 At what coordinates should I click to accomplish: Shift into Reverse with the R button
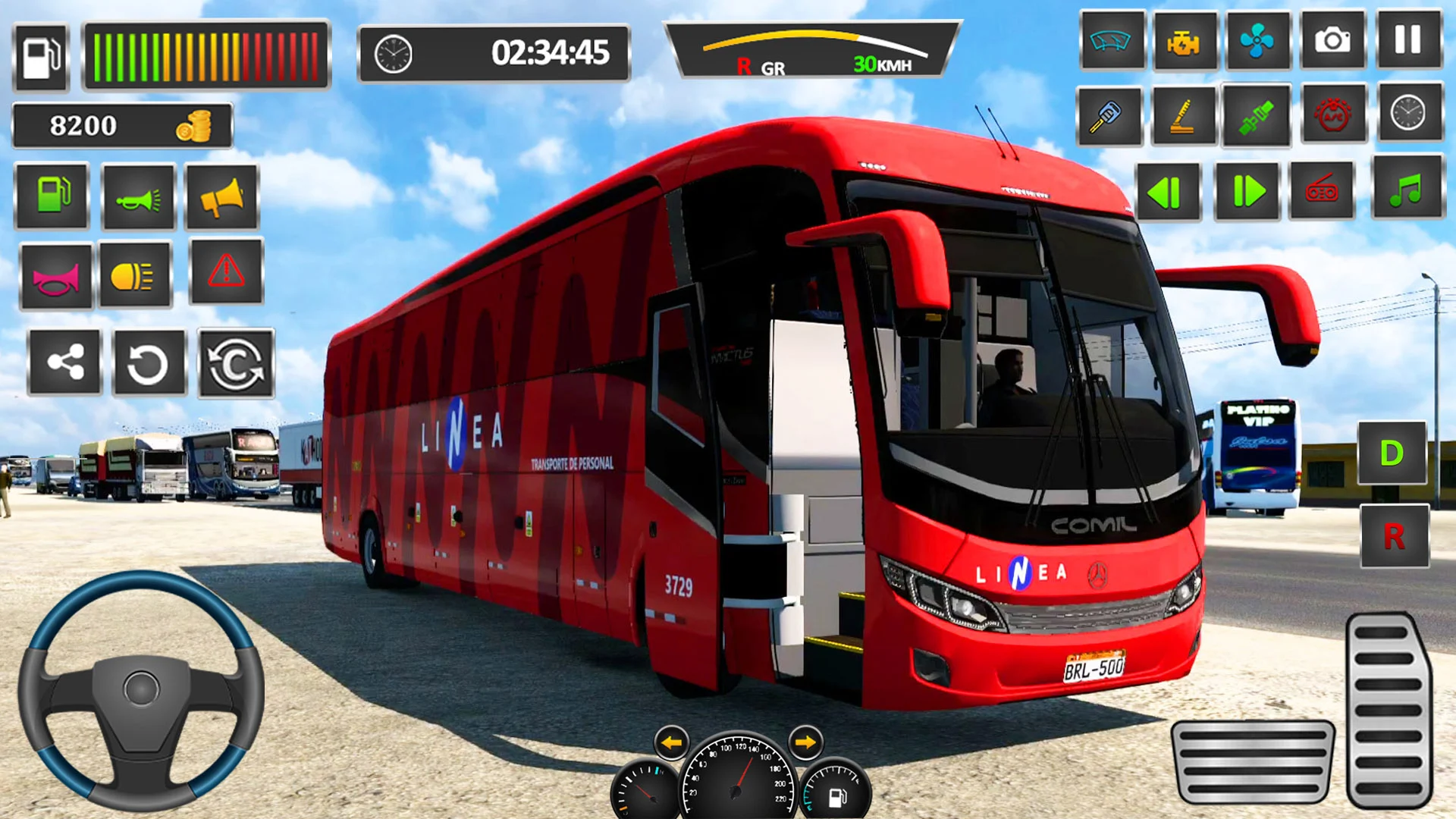1394,537
